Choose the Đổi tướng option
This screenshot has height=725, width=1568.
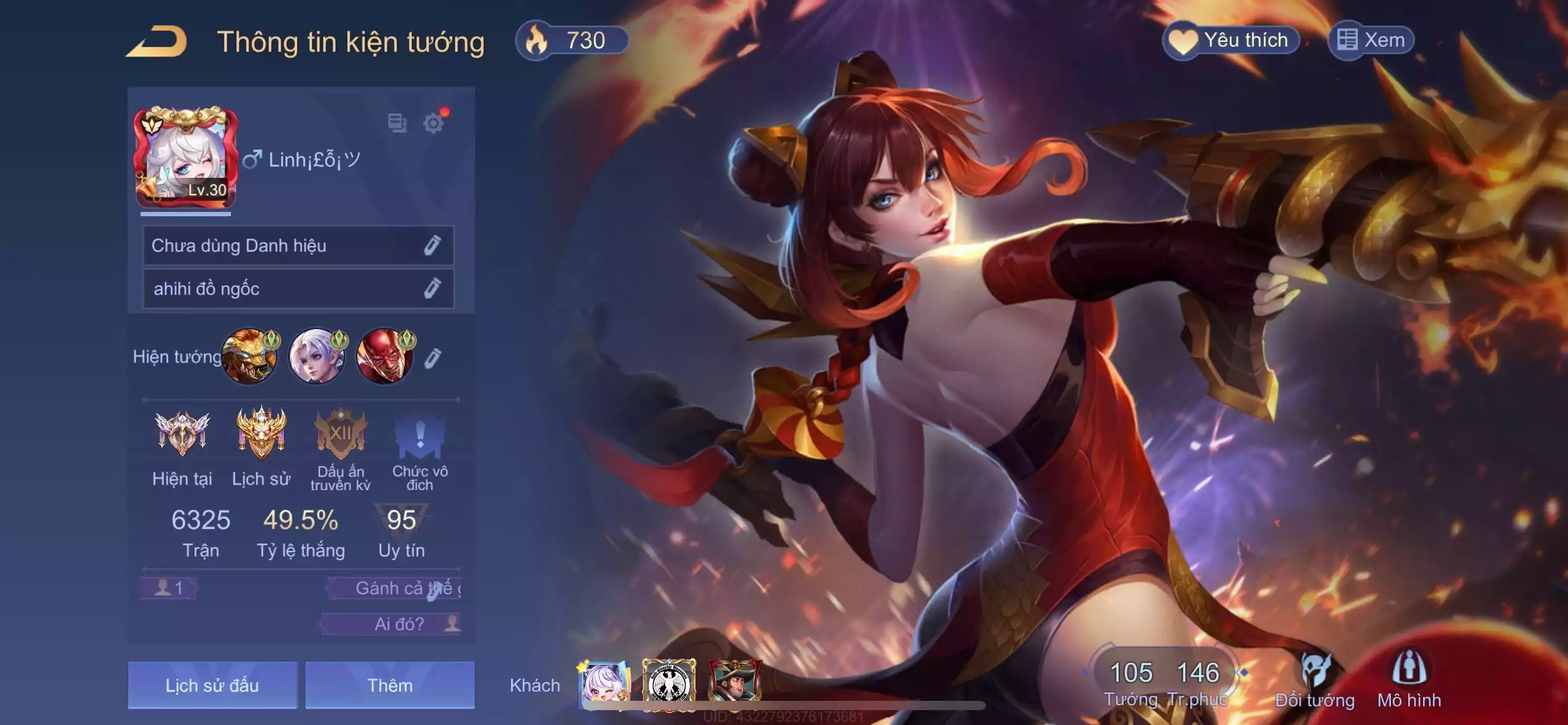(1315, 681)
